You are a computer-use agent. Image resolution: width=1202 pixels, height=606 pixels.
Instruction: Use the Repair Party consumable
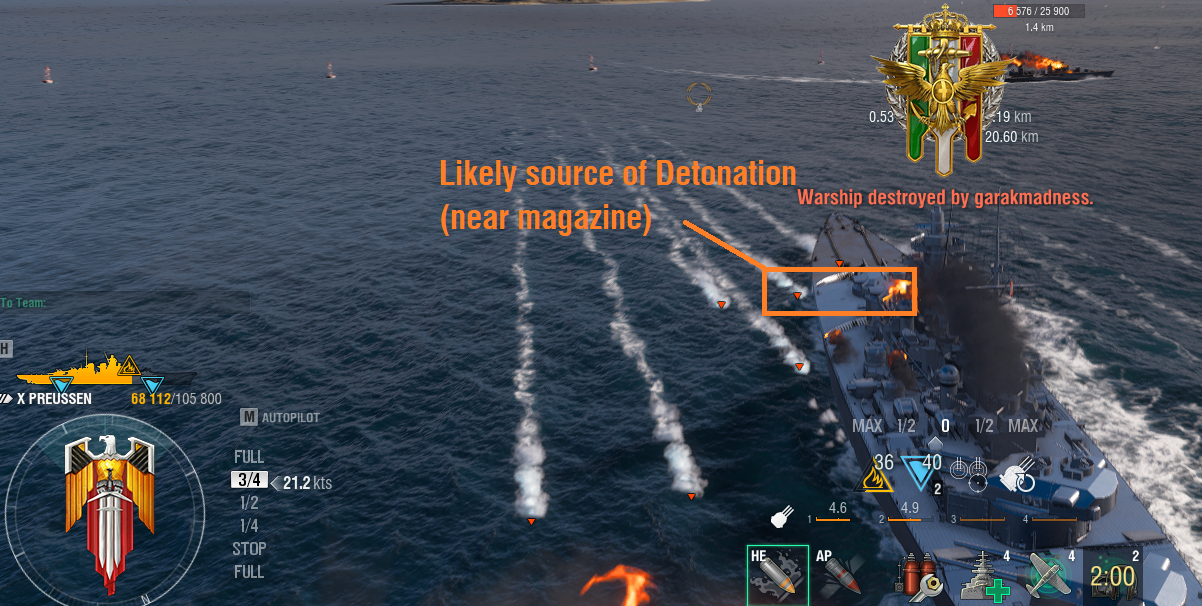[984, 576]
